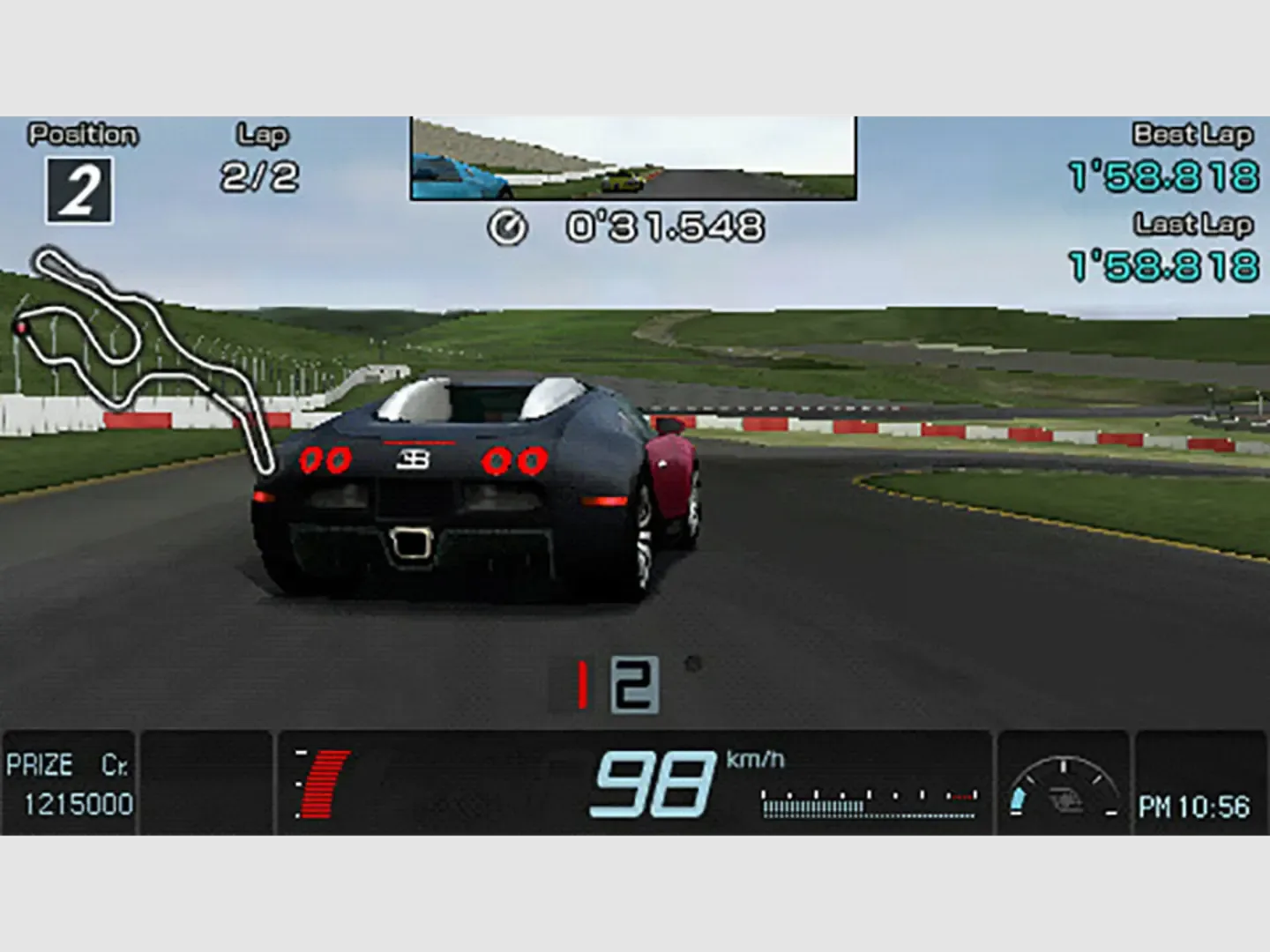Click the Position number 2 emblem
1270x952 pixels.
[x=78, y=190]
